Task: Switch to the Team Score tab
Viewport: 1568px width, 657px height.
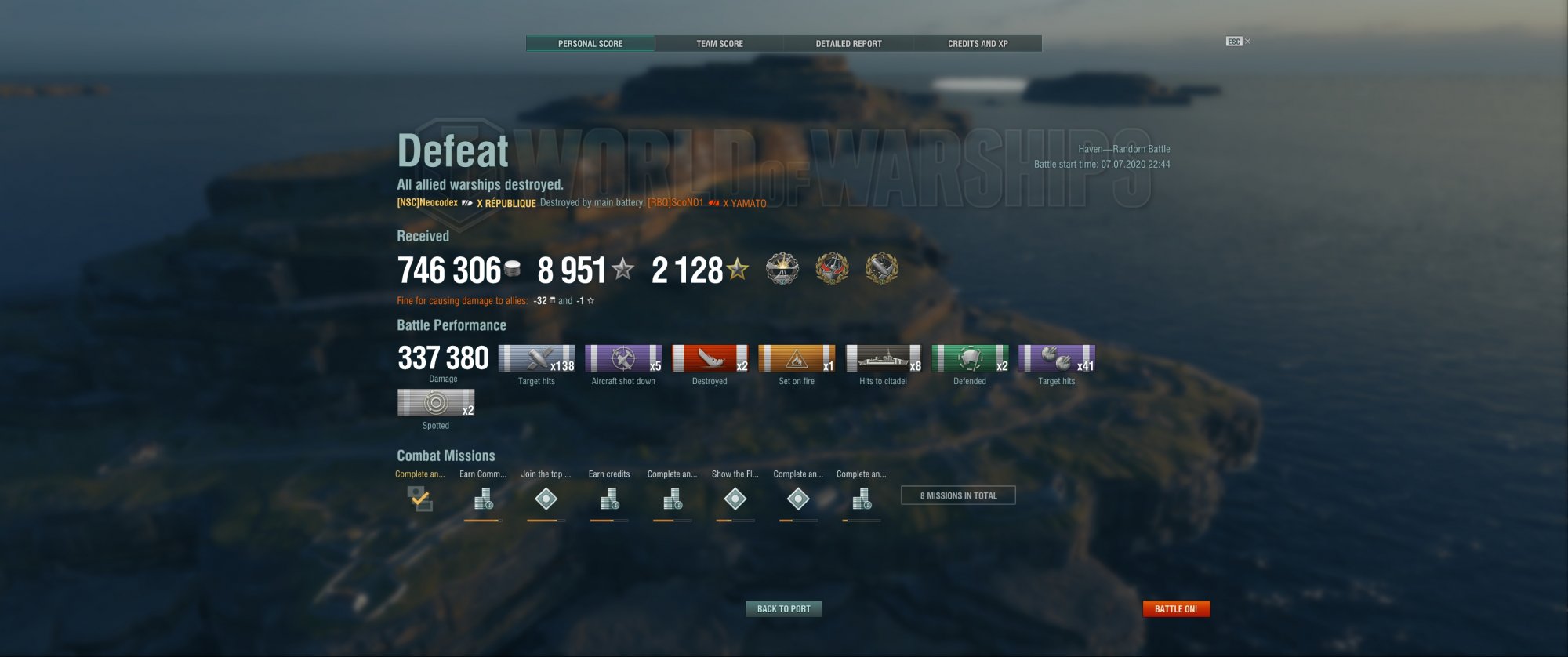Action: click(x=719, y=44)
